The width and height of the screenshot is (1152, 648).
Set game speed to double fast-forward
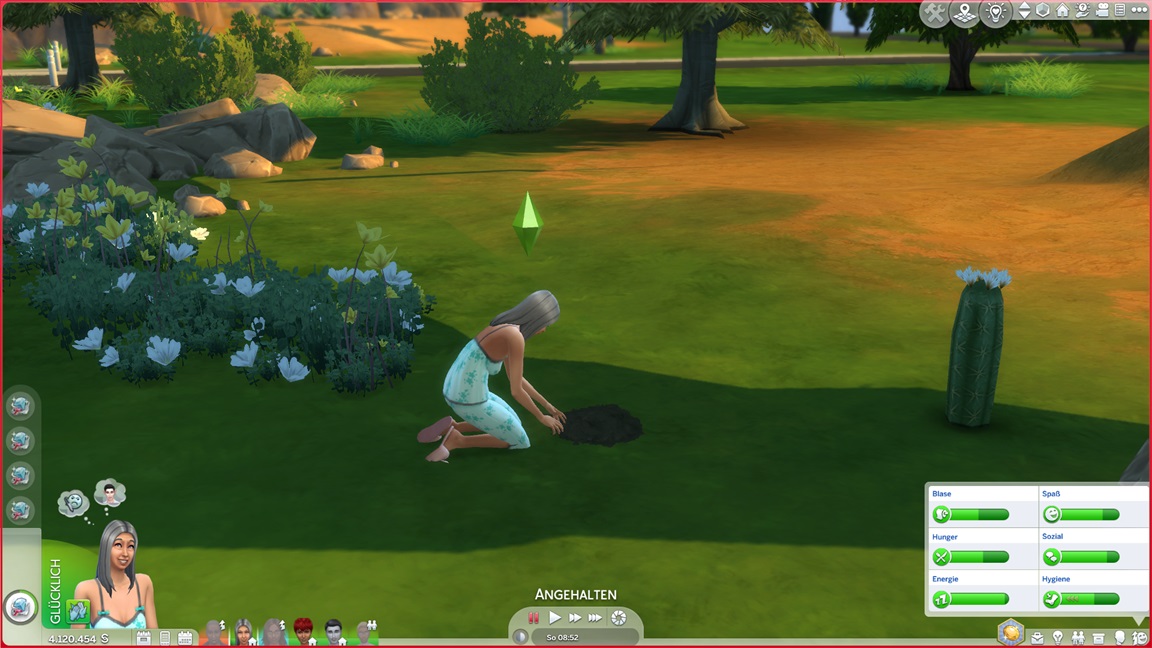tap(575, 618)
